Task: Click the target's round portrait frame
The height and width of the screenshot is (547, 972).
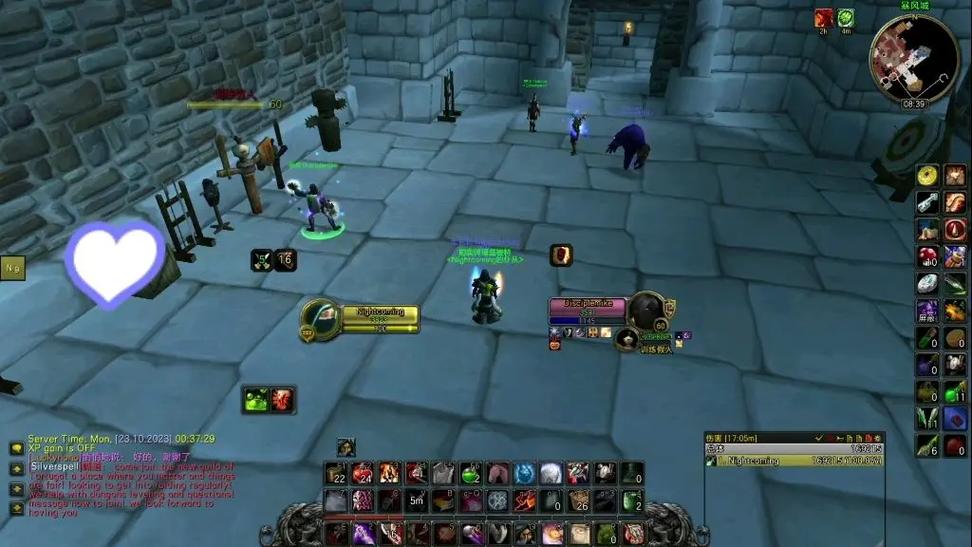Action: pyautogui.click(x=646, y=309)
